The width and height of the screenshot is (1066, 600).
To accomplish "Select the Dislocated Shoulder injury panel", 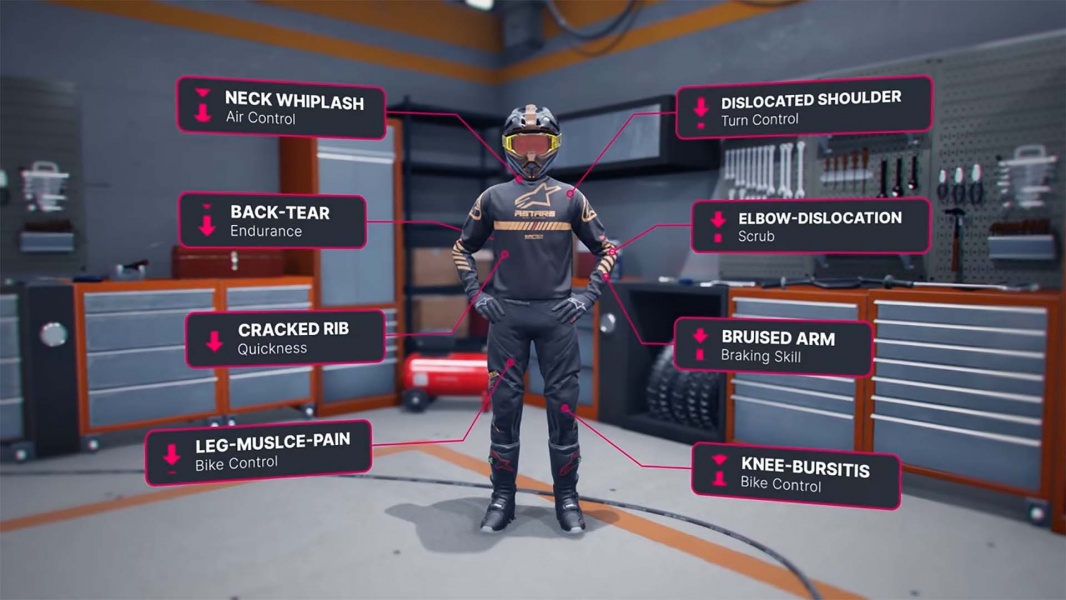I will coord(804,107).
